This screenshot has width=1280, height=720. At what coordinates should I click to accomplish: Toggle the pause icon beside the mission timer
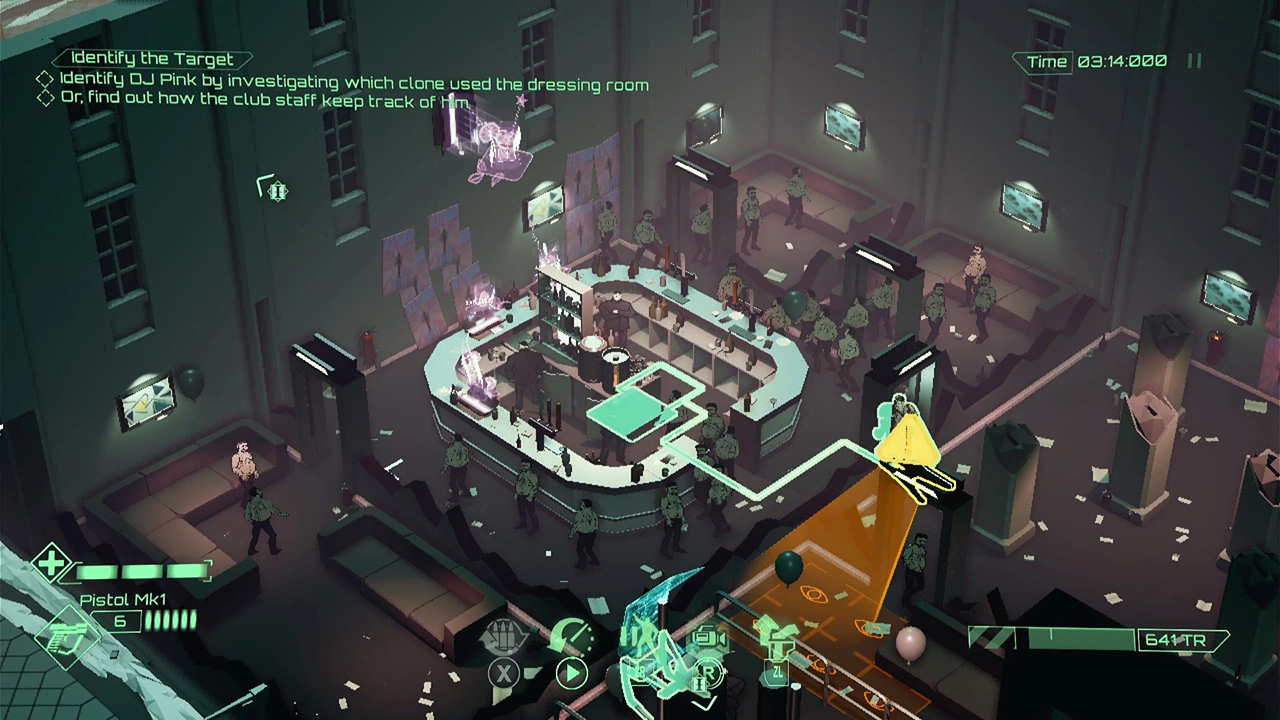click(1192, 60)
